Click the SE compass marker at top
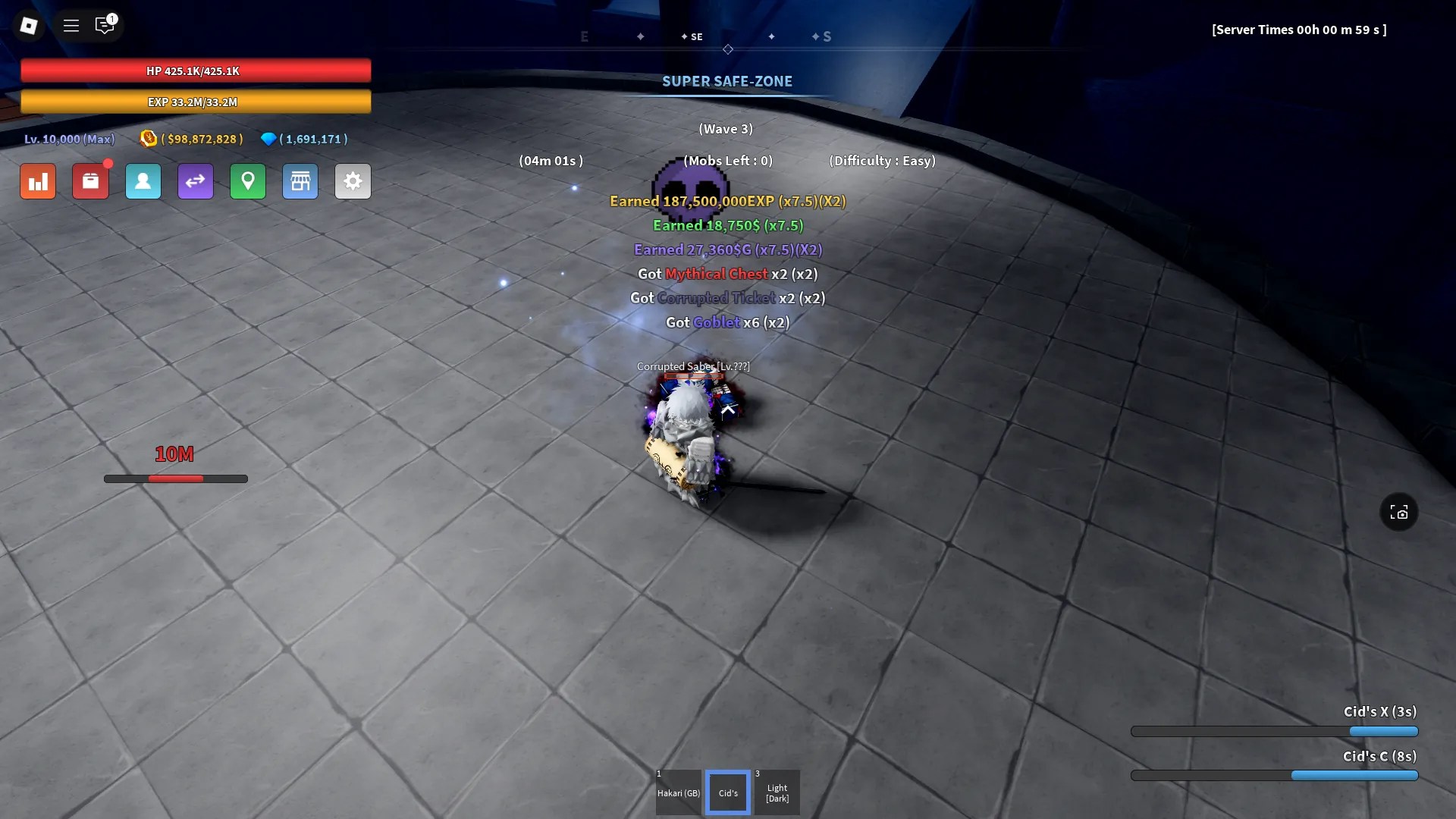 click(x=693, y=36)
